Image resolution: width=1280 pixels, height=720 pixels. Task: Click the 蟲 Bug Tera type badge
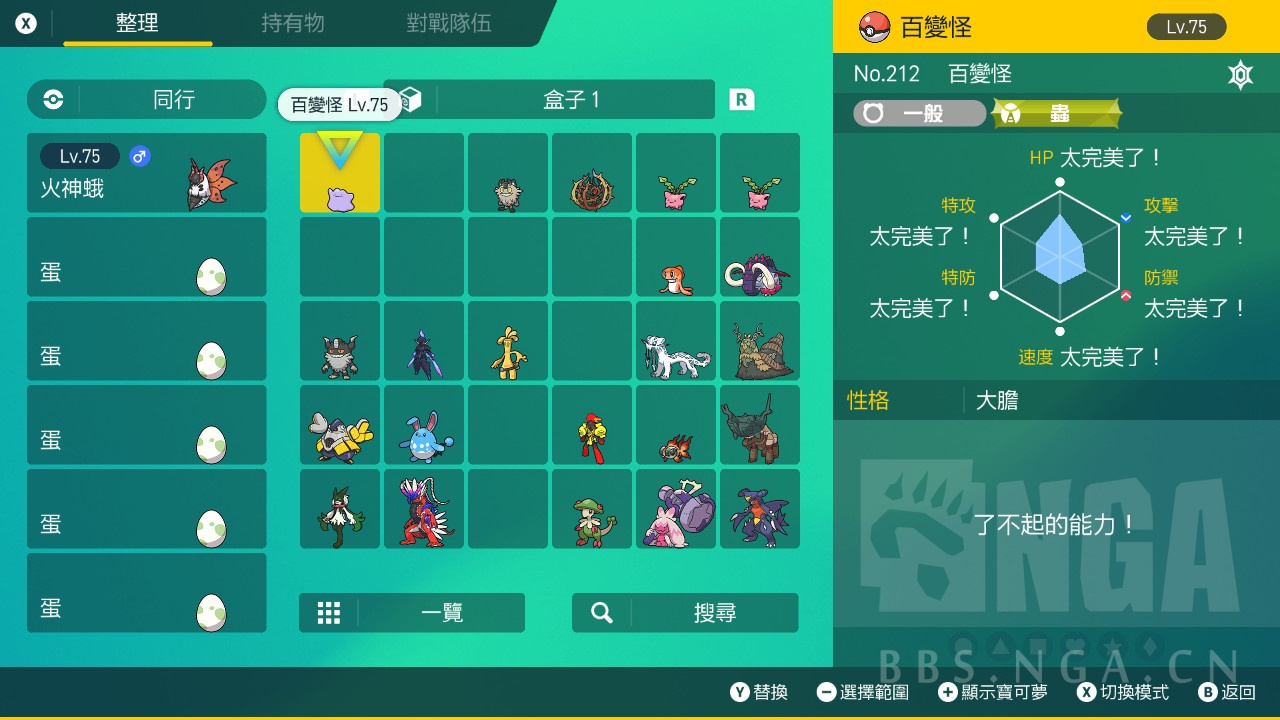(x=1053, y=113)
